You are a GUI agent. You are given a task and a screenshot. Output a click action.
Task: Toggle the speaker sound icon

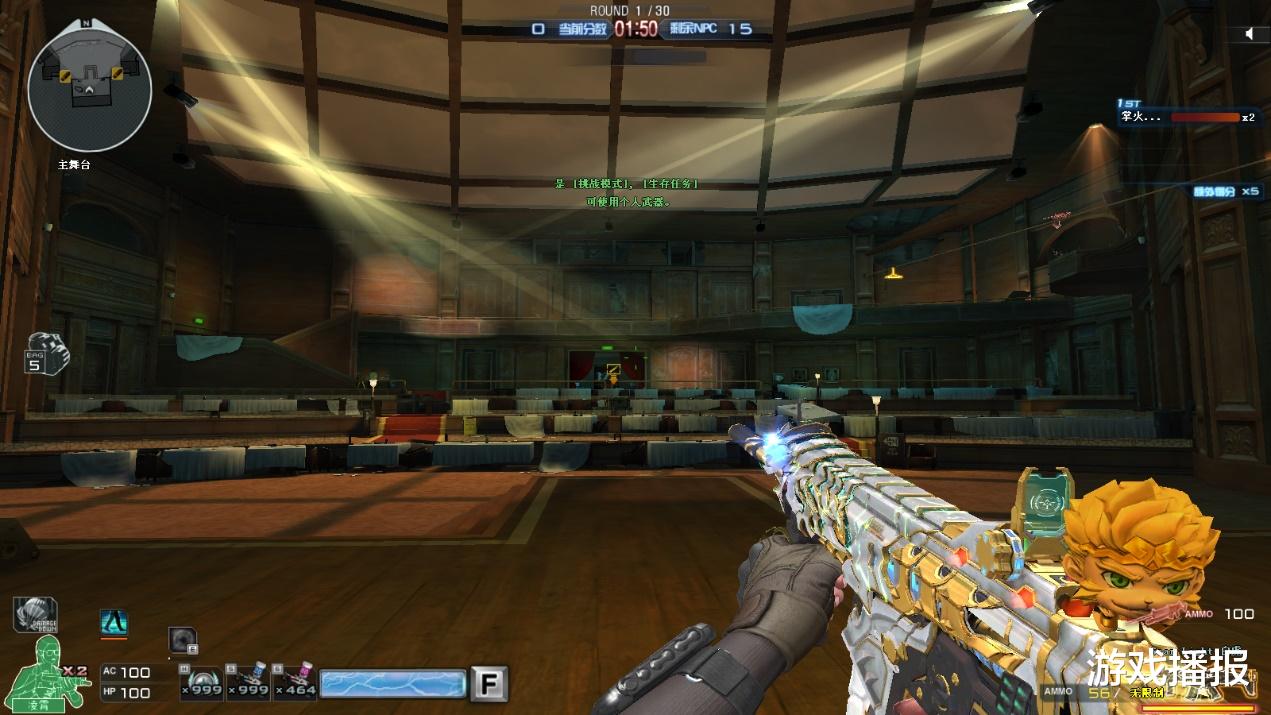coord(1249,34)
